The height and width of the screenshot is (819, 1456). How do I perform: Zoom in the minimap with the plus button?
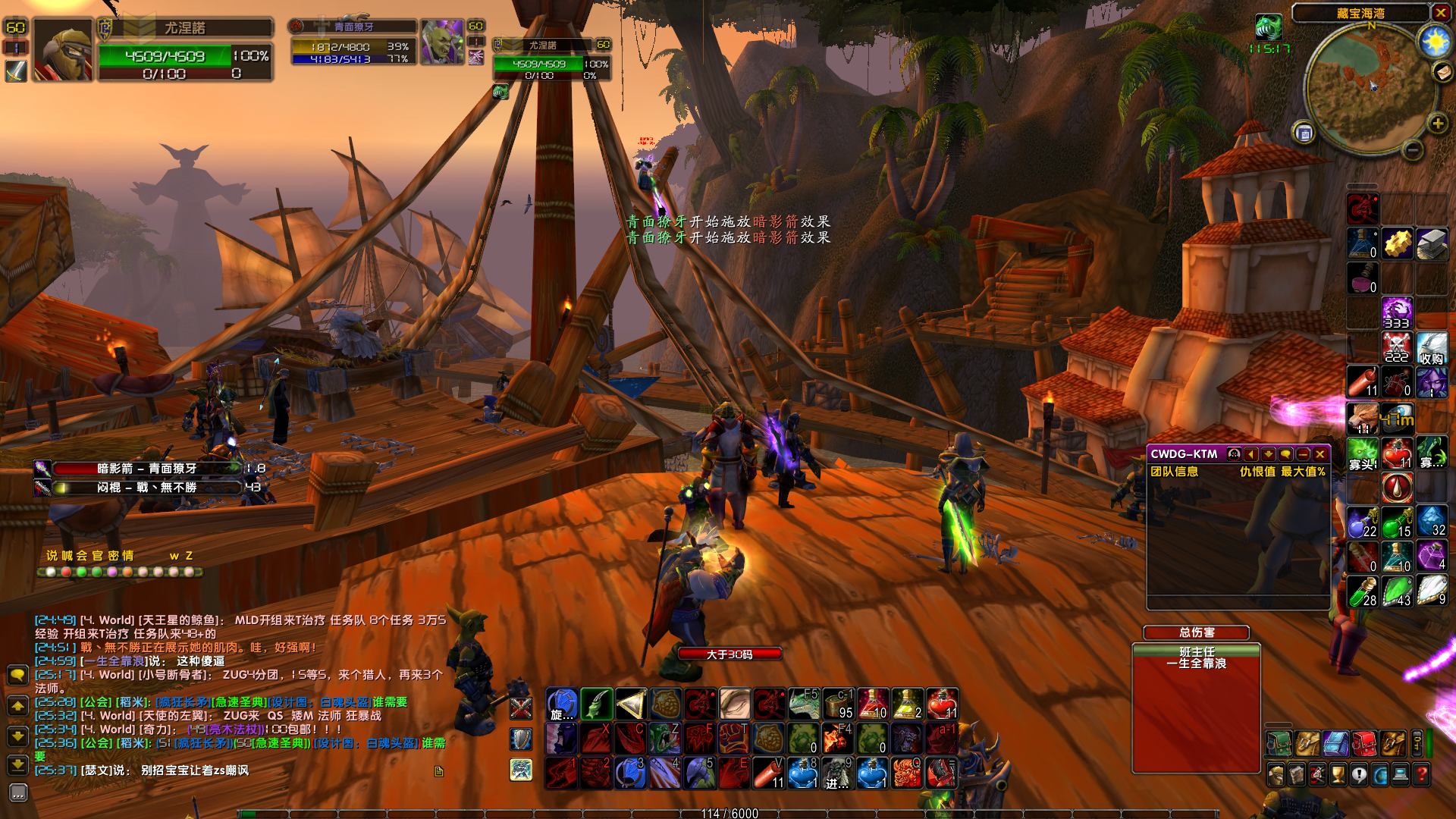point(1437,124)
